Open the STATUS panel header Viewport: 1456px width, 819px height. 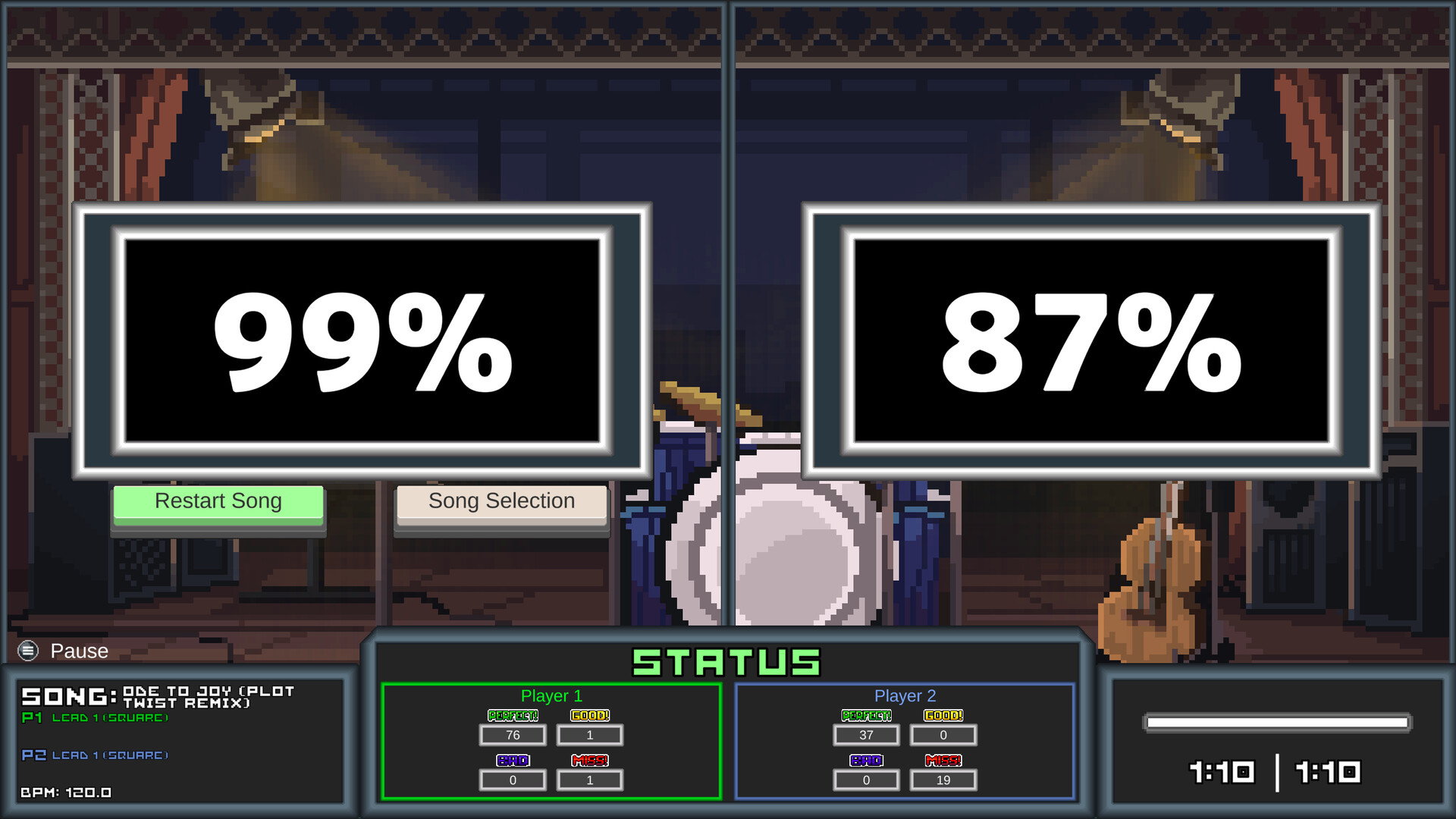[726, 660]
